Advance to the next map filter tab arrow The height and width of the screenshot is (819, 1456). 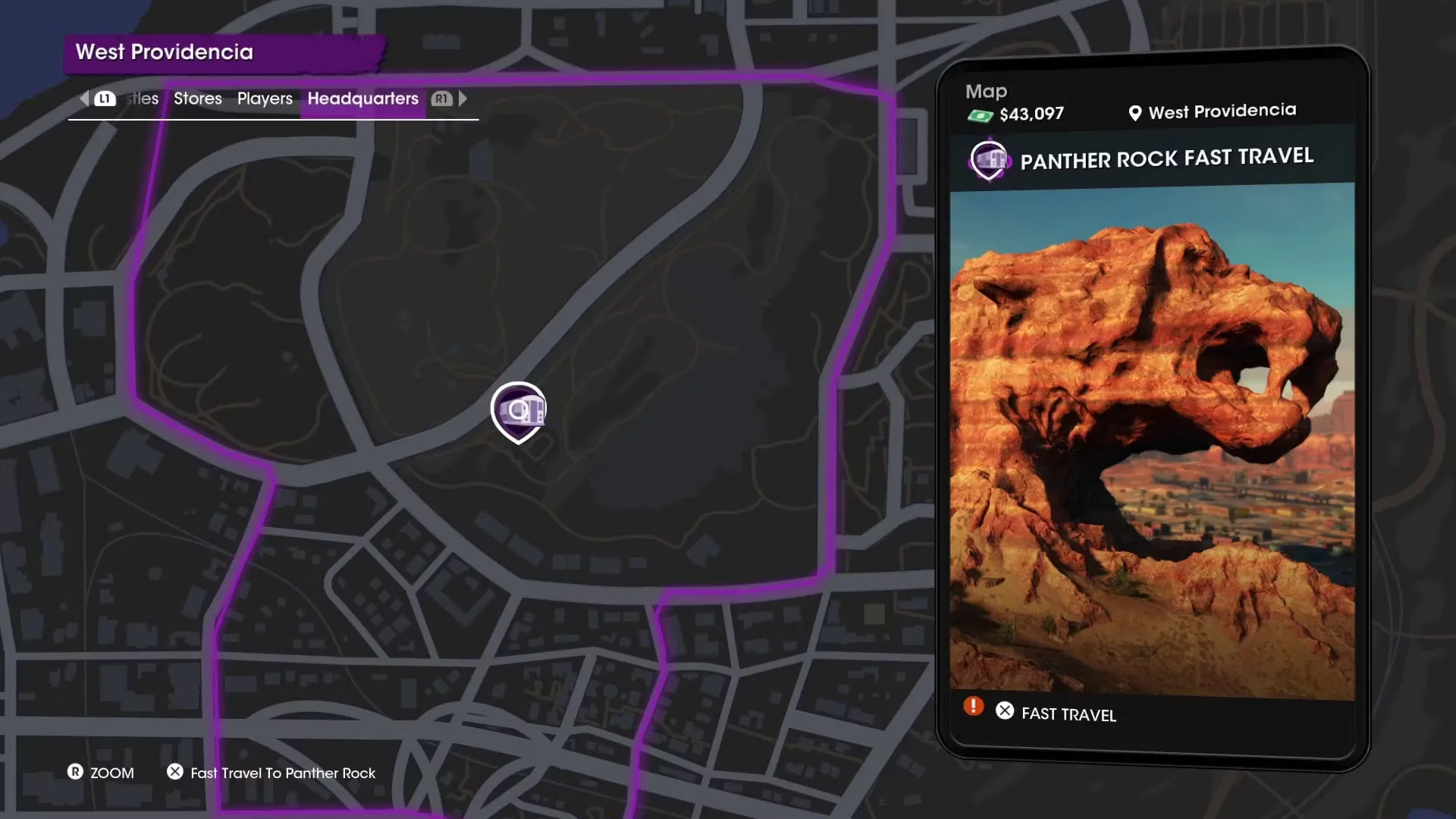click(x=463, y=99)
